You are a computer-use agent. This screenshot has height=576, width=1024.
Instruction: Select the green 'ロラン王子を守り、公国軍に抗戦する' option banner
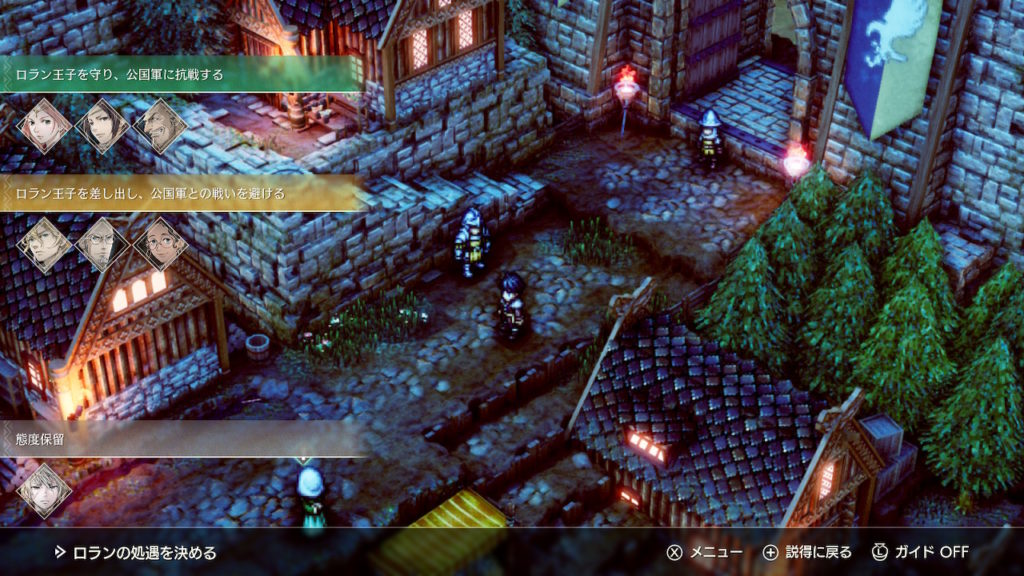click(180, 73)
